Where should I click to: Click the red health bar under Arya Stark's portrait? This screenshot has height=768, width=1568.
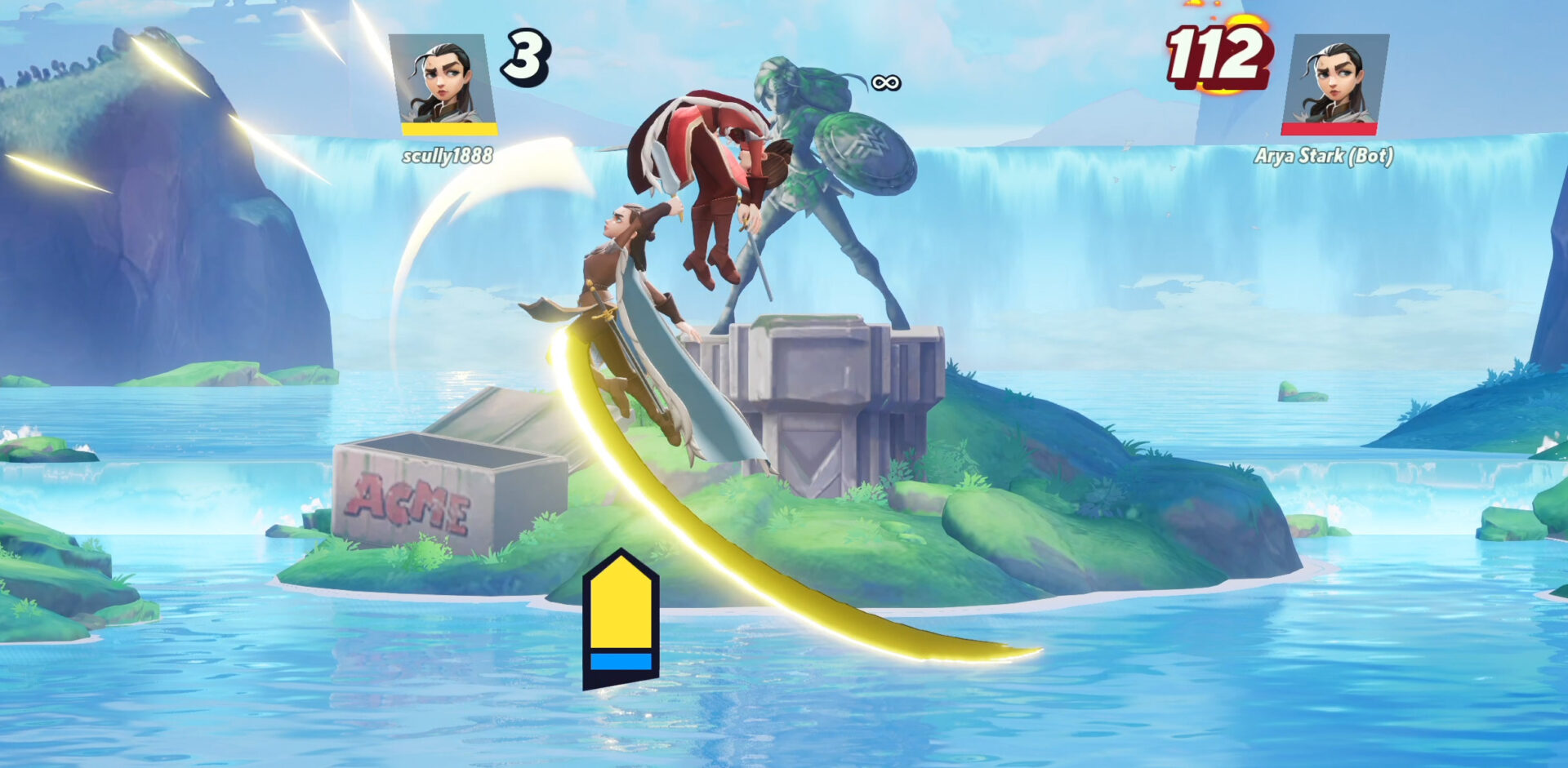coord(1330,127)
